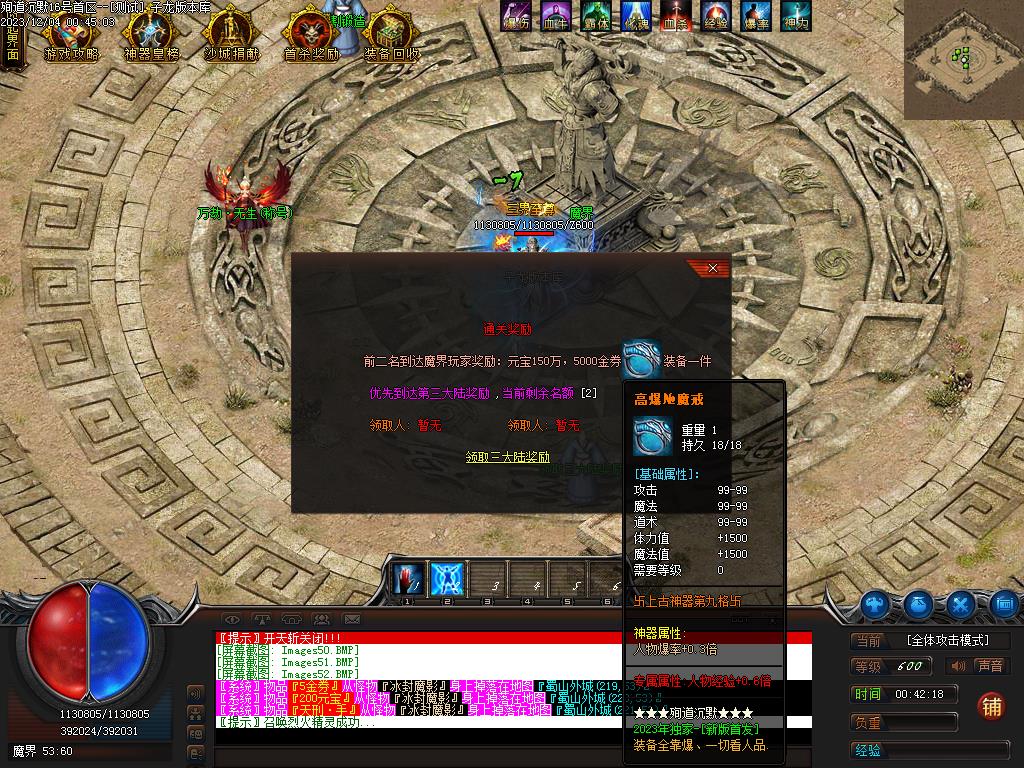Select the 经验 buff icon
The width and height of the screenshot is (1024, 768).
[715, 17]
